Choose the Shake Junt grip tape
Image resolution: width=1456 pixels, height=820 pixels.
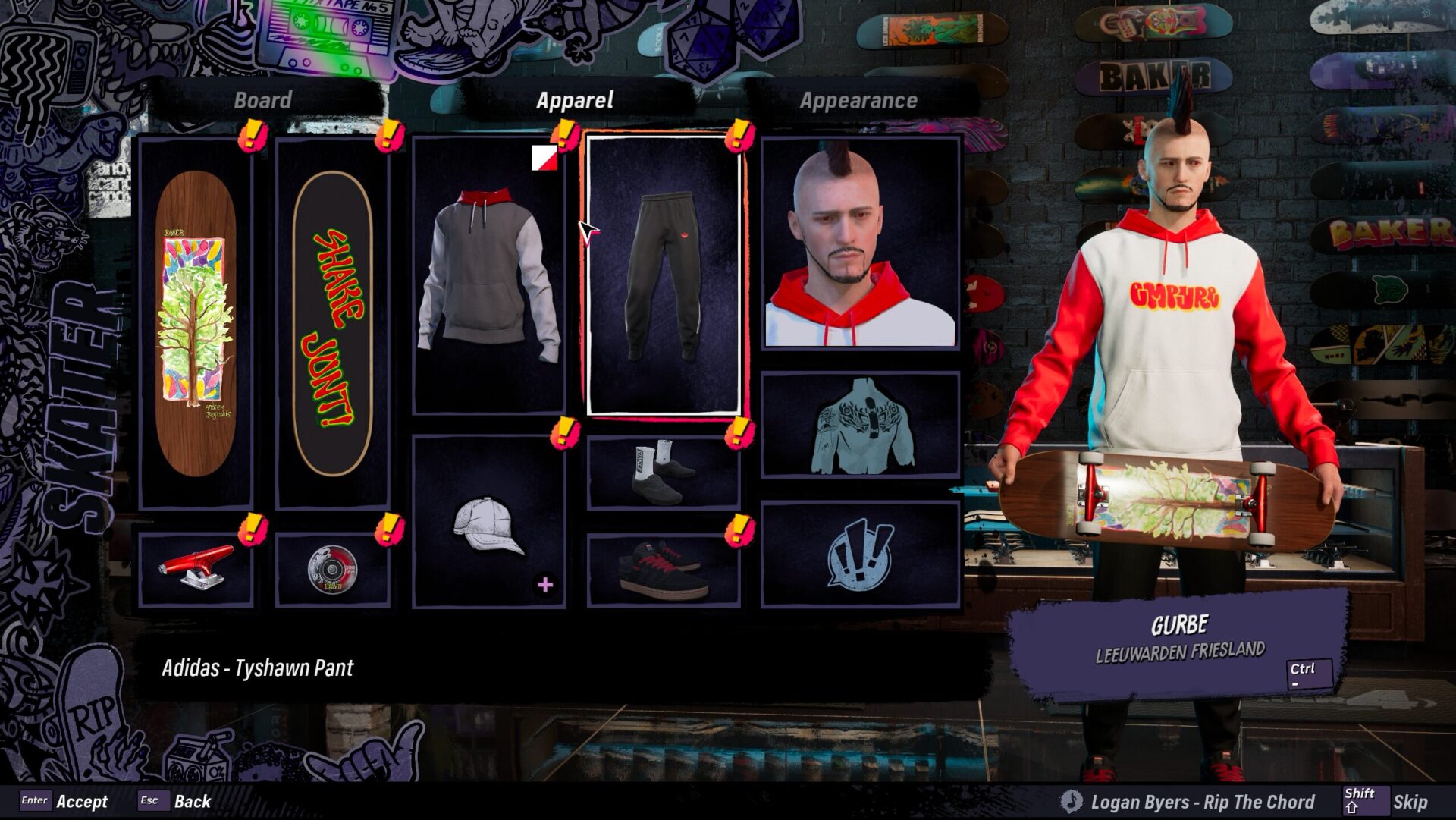click(x=332, y=322)
